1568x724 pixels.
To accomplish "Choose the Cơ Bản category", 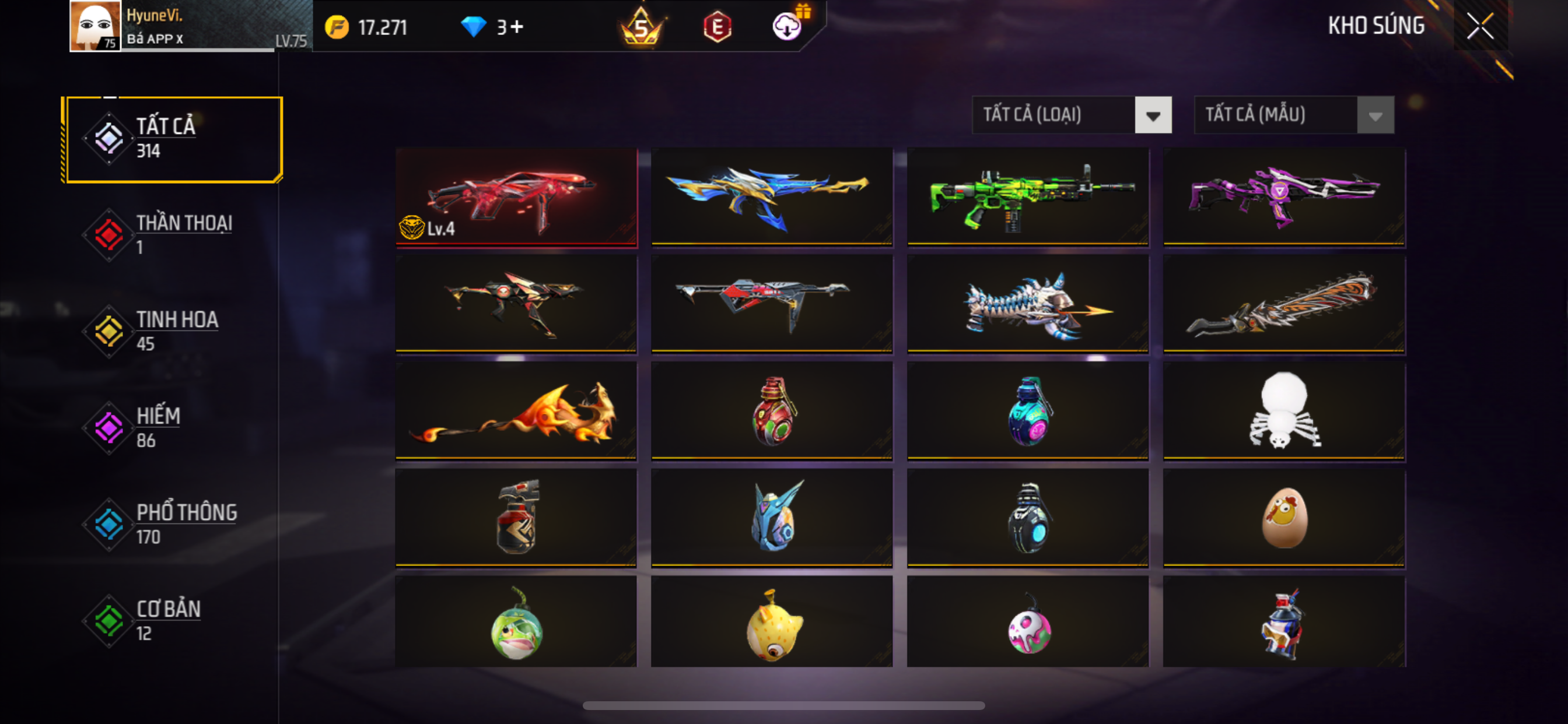I will click(x=173, y=621).
